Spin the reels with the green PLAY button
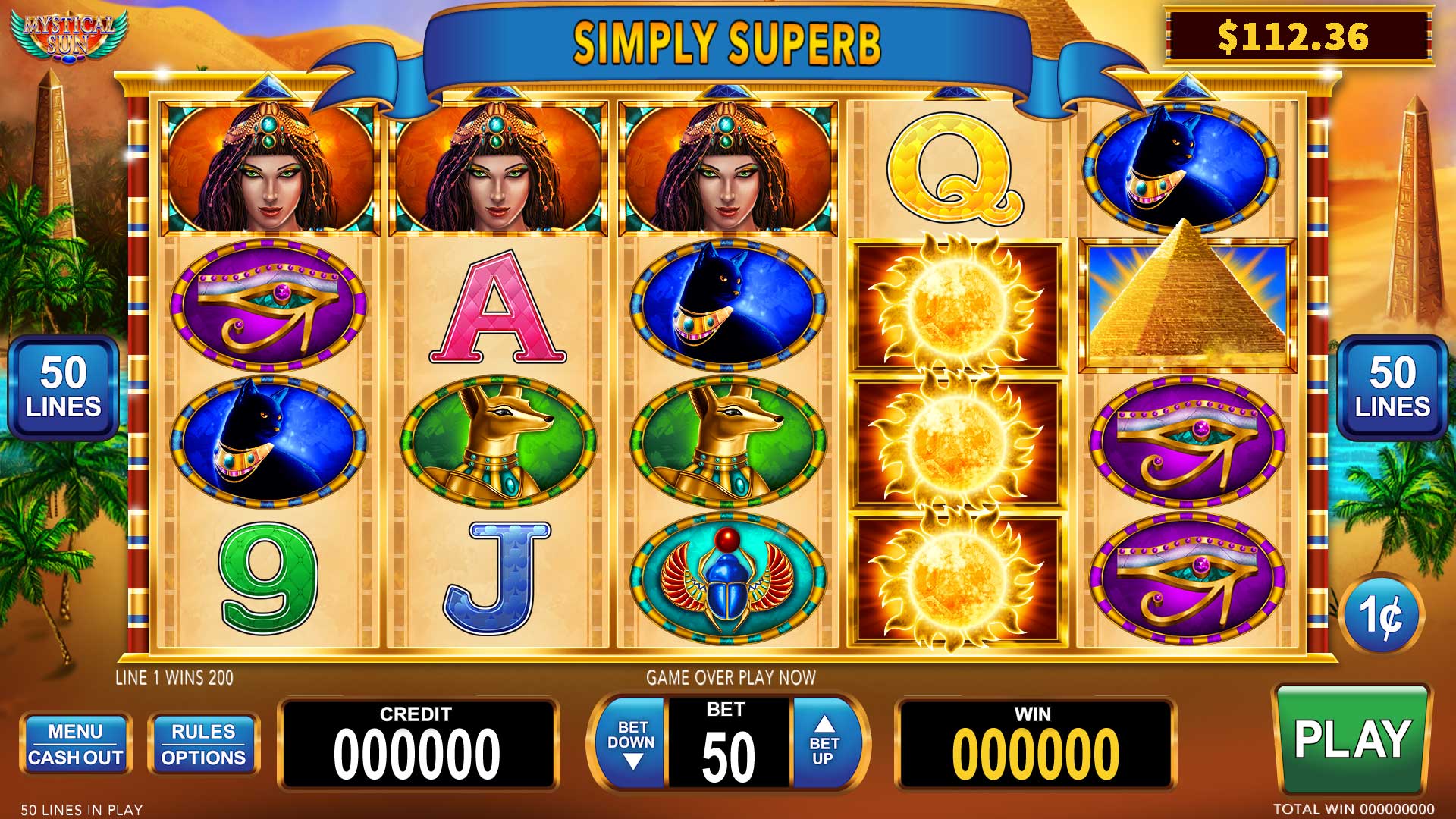The image size is (1456, 819). click(x=1351, y=739)
